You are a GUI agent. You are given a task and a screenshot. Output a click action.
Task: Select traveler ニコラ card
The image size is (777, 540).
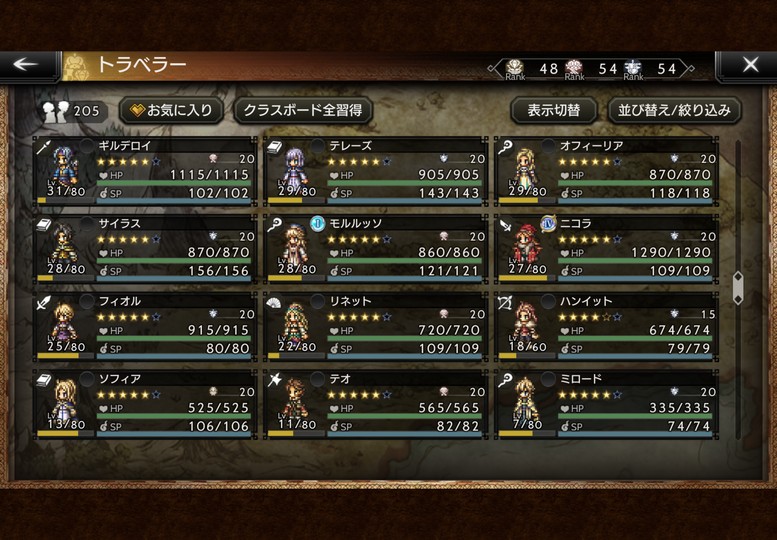pyautogui.click(x=607, y=249)
